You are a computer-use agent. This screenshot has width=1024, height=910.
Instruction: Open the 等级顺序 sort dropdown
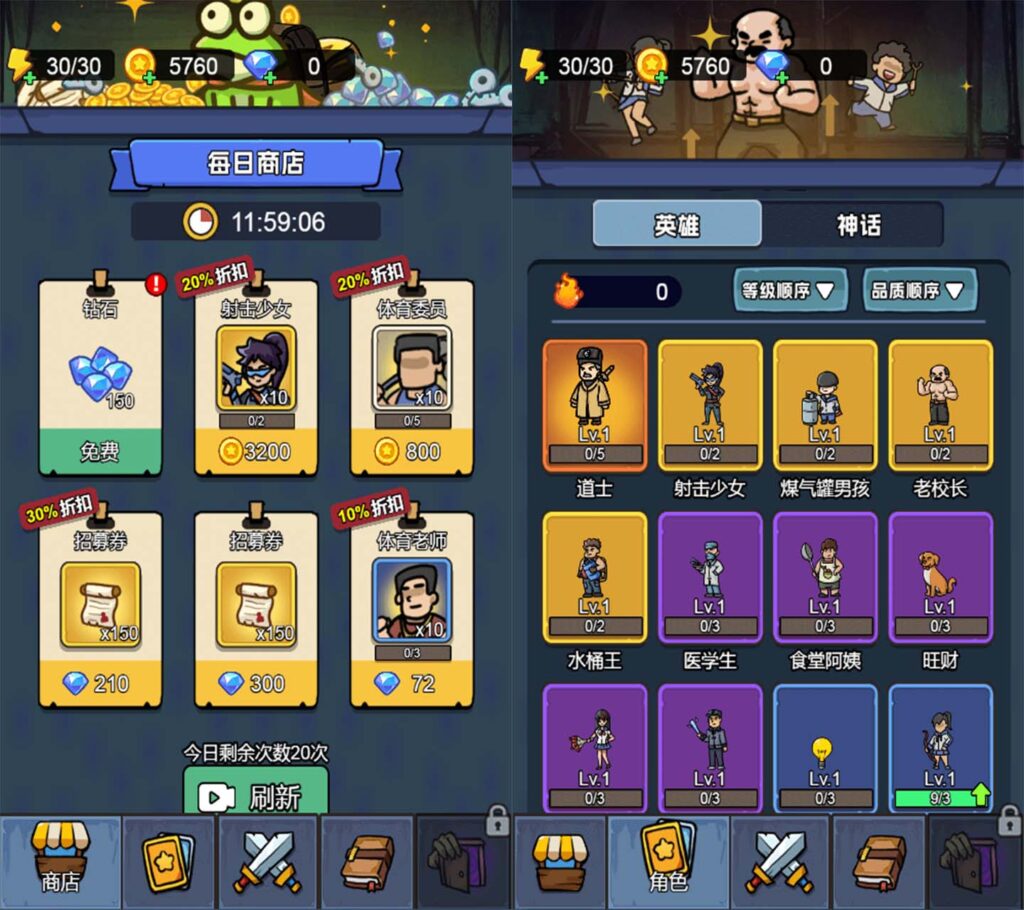click(790, 291)
